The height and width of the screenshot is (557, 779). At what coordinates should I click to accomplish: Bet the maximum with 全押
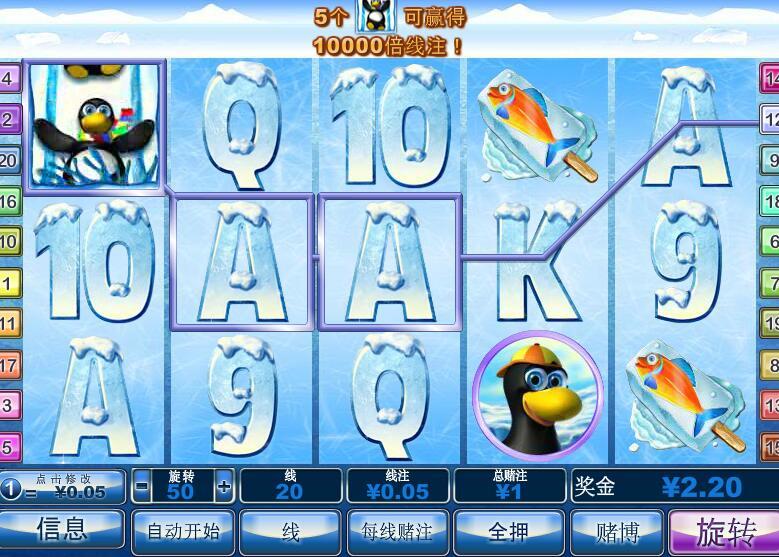point(506,531)
